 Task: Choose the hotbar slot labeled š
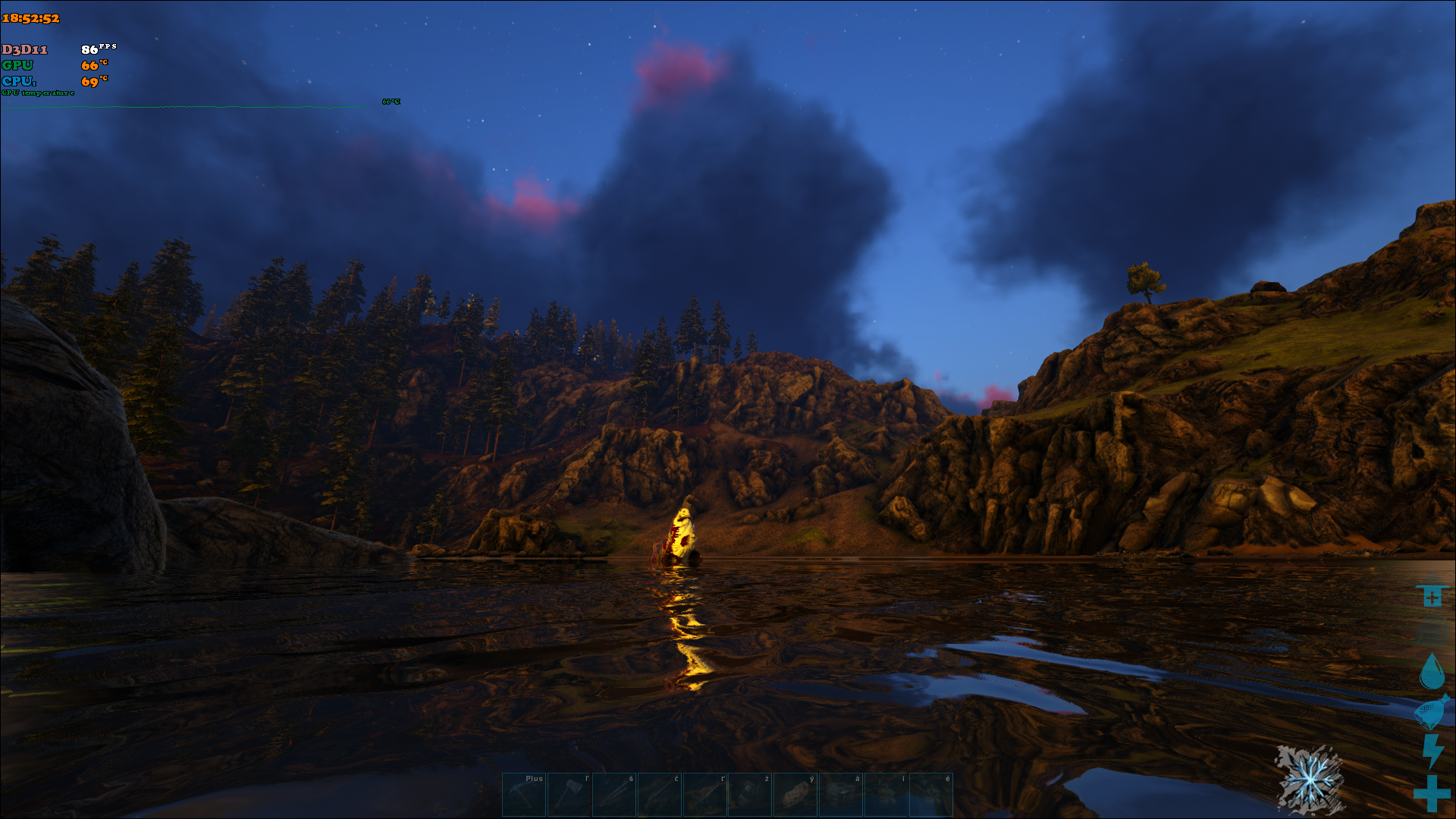click(614, 794)
